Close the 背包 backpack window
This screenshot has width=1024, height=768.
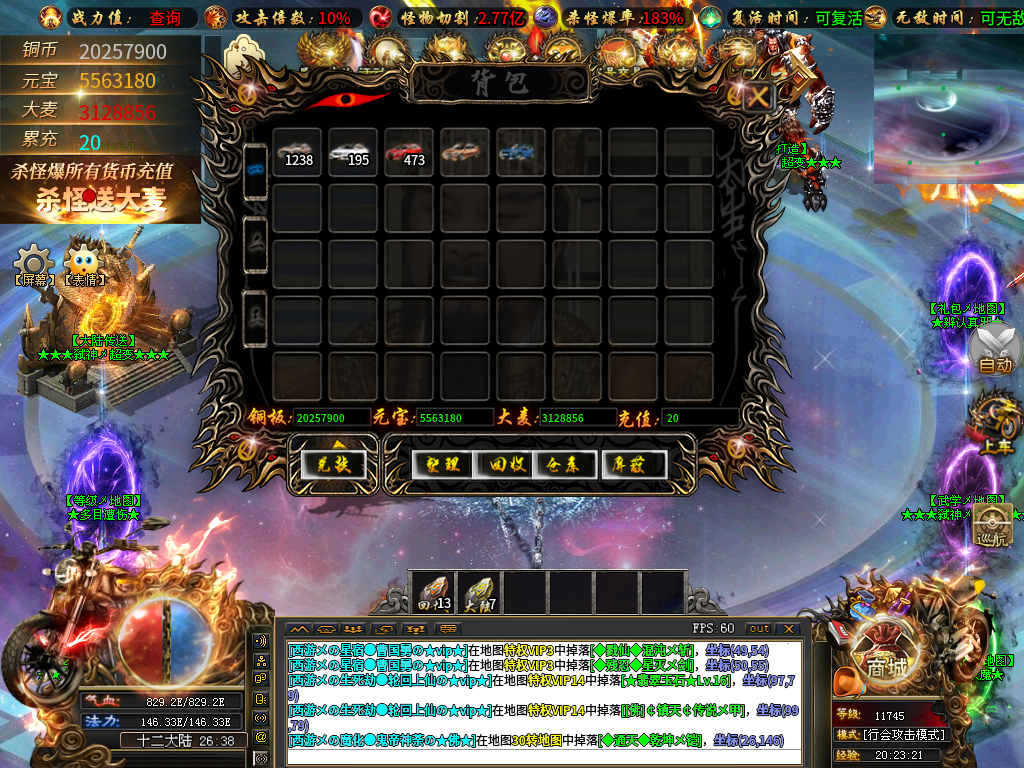coord(759,97)
